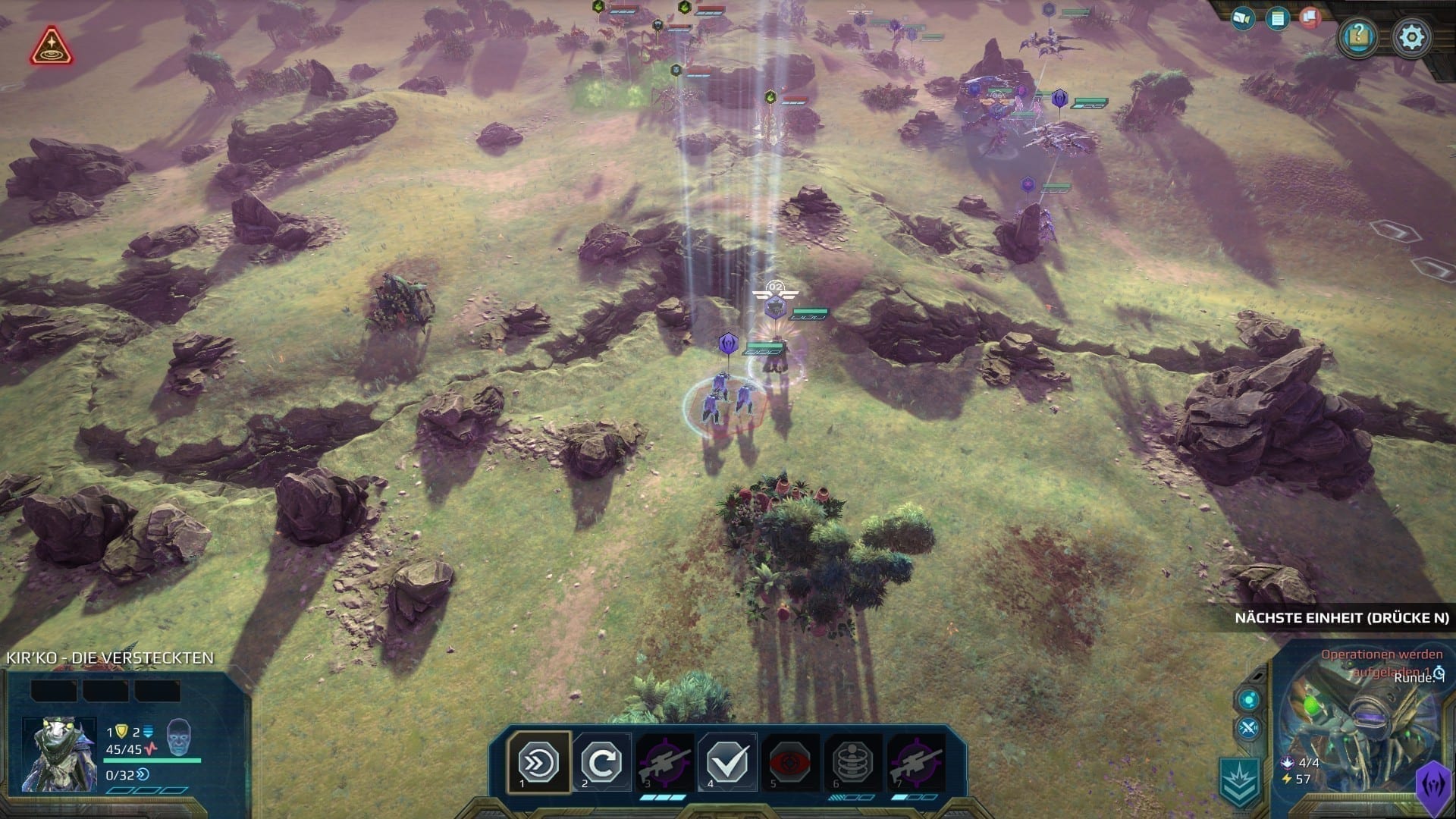The image size is (1456, 819).
Task: Click the blue face mask icon
Action: 179,734
